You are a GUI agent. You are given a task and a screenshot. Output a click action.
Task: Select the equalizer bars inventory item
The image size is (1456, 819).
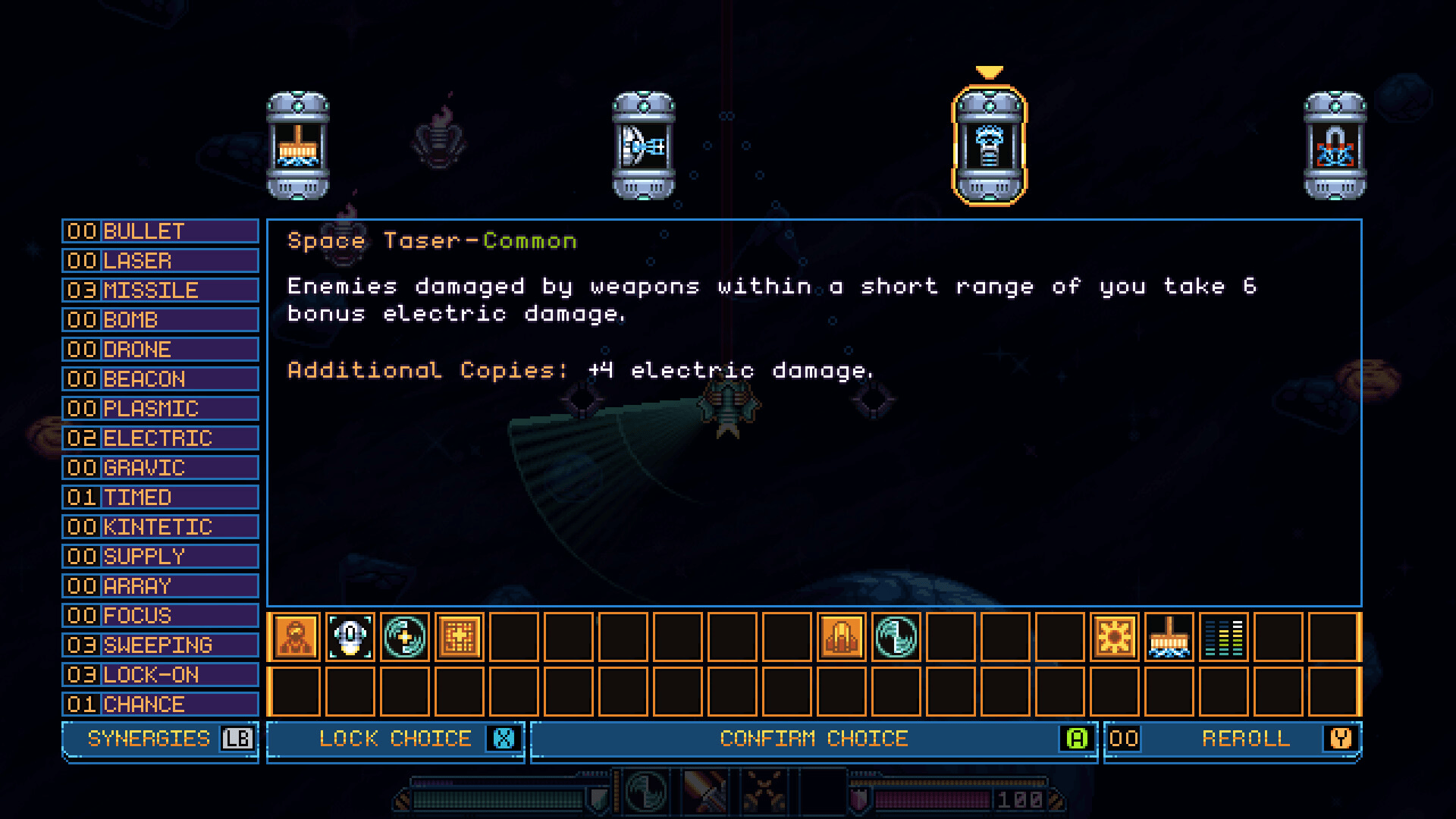[x=1224, y=637]
